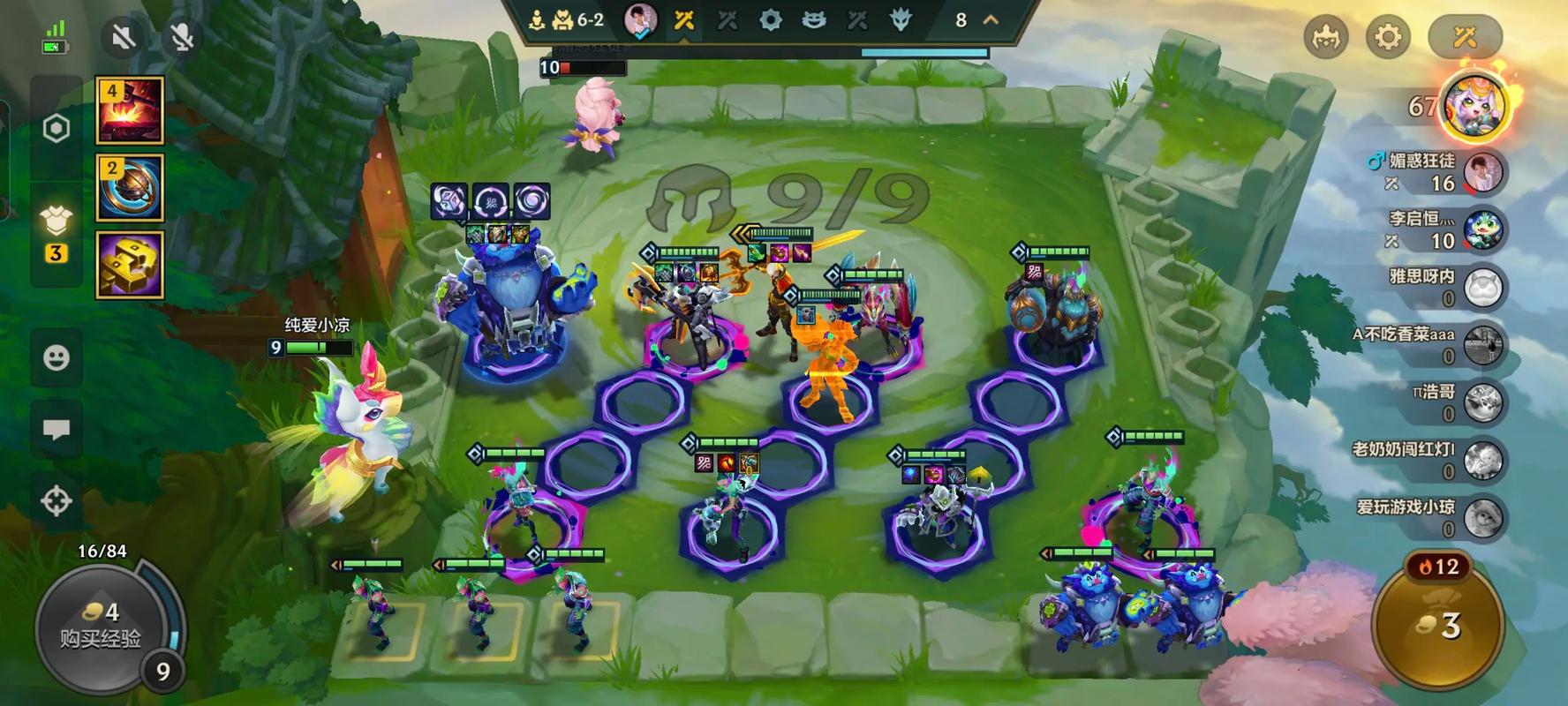Tap the hexagon icon on left panel
Image resolution: width=1568 pixels, height=706 pixels.
pyautogui.click(x=57, y=129)
